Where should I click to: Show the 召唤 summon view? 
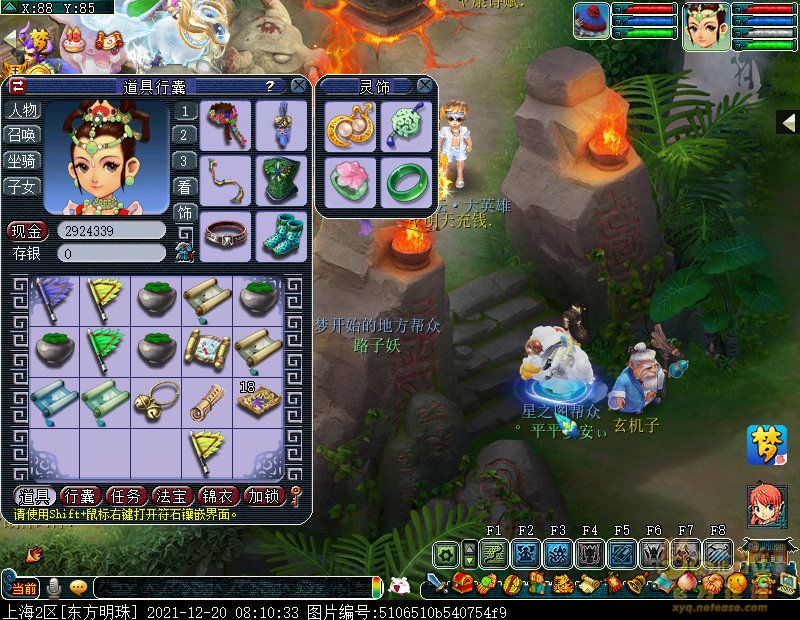click(23, 135)
